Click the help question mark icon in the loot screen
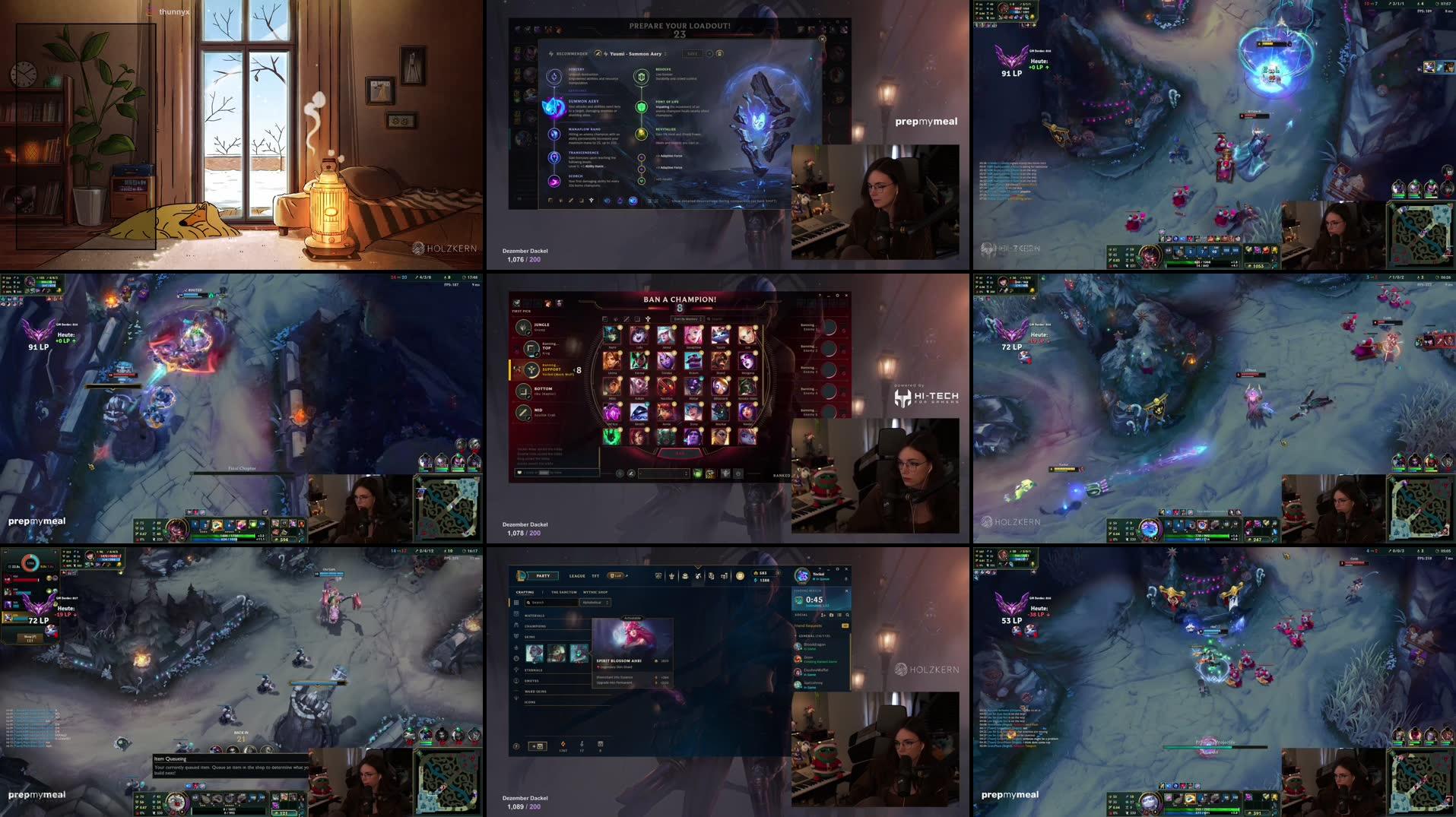This screenshot has height=817, width=1456. click(x=516, y=746)
